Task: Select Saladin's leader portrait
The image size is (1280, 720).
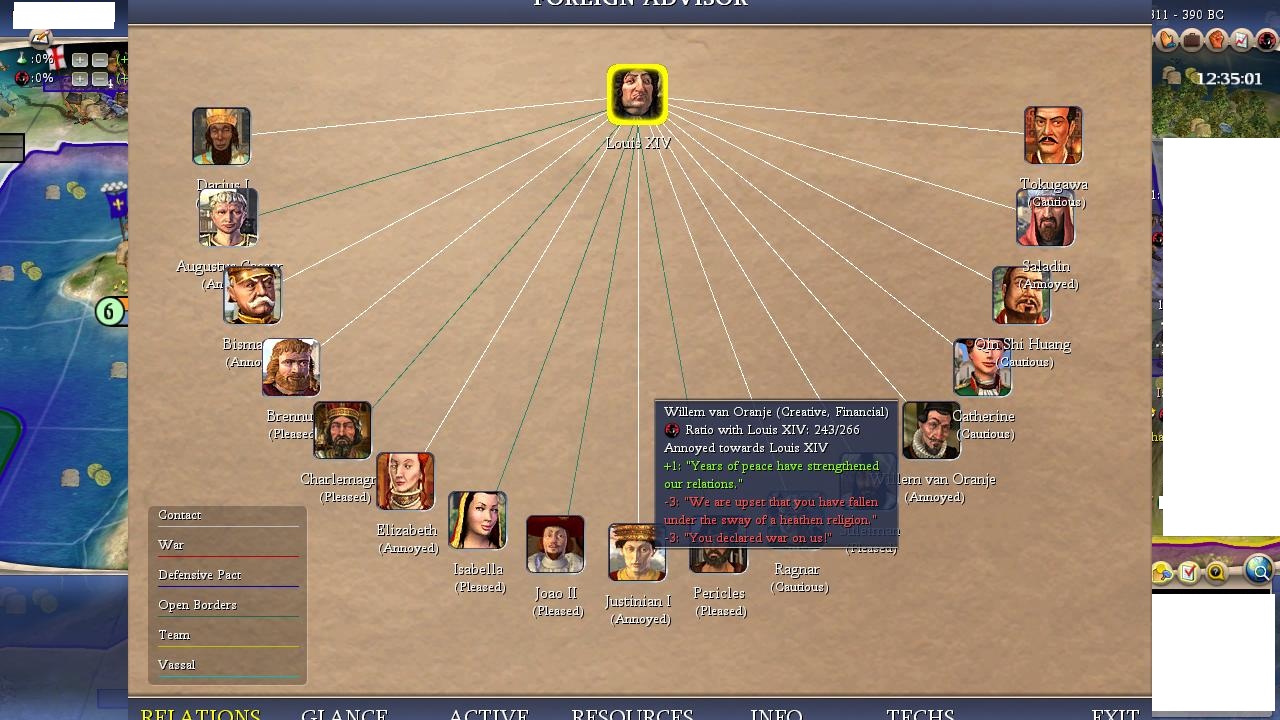Action: pyautogui.click(x=1045, y=217)
